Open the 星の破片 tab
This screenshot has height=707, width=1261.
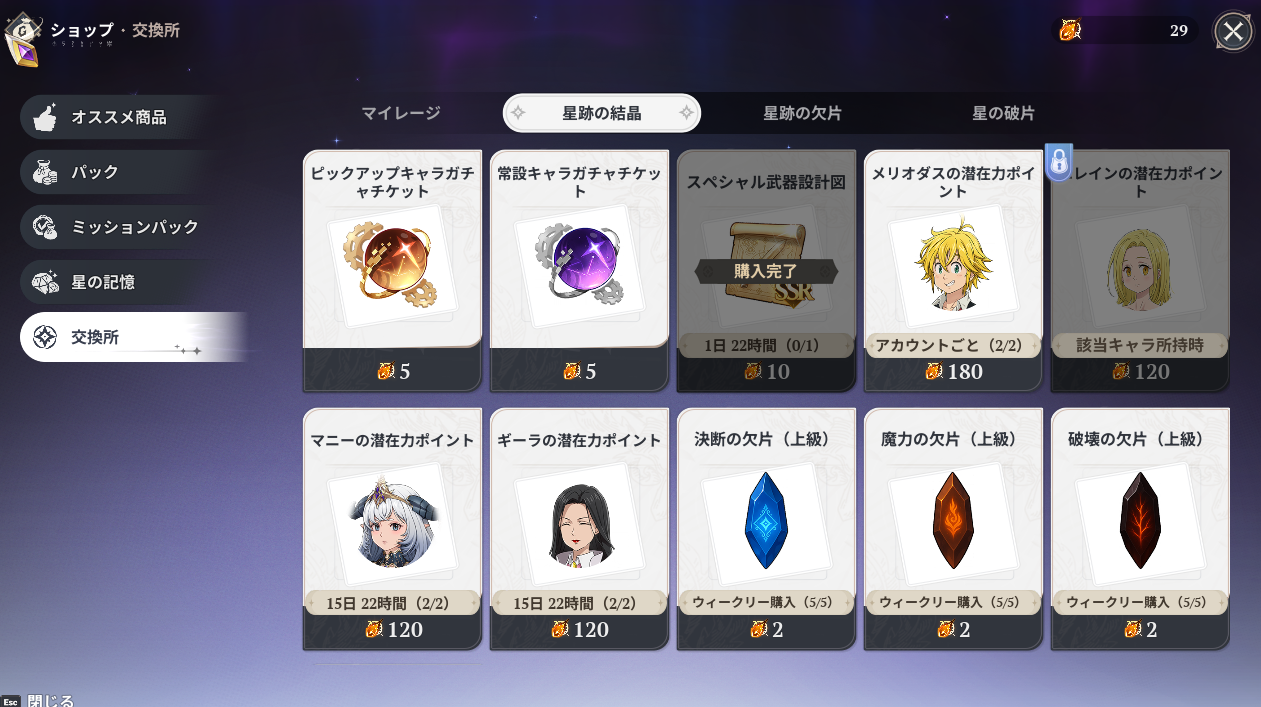(x=1003, y=113)
